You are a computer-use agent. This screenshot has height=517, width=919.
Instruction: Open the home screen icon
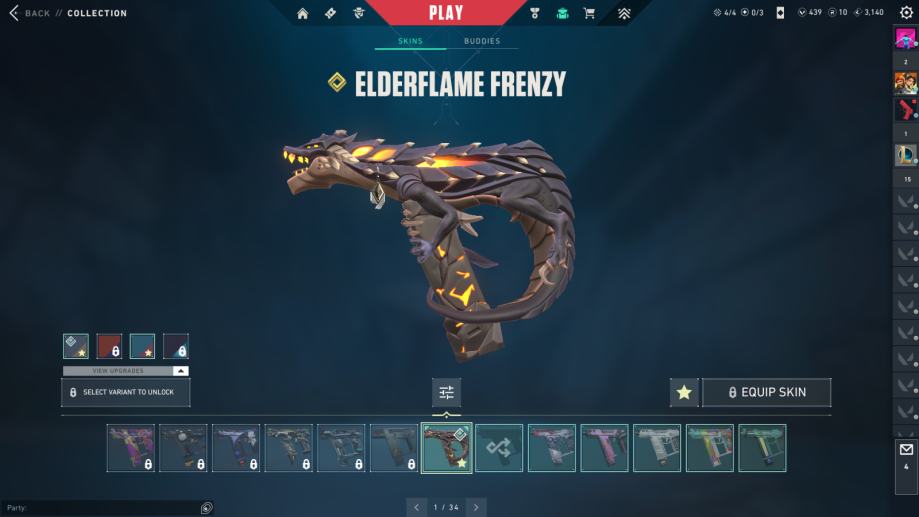tap(303, 13)
